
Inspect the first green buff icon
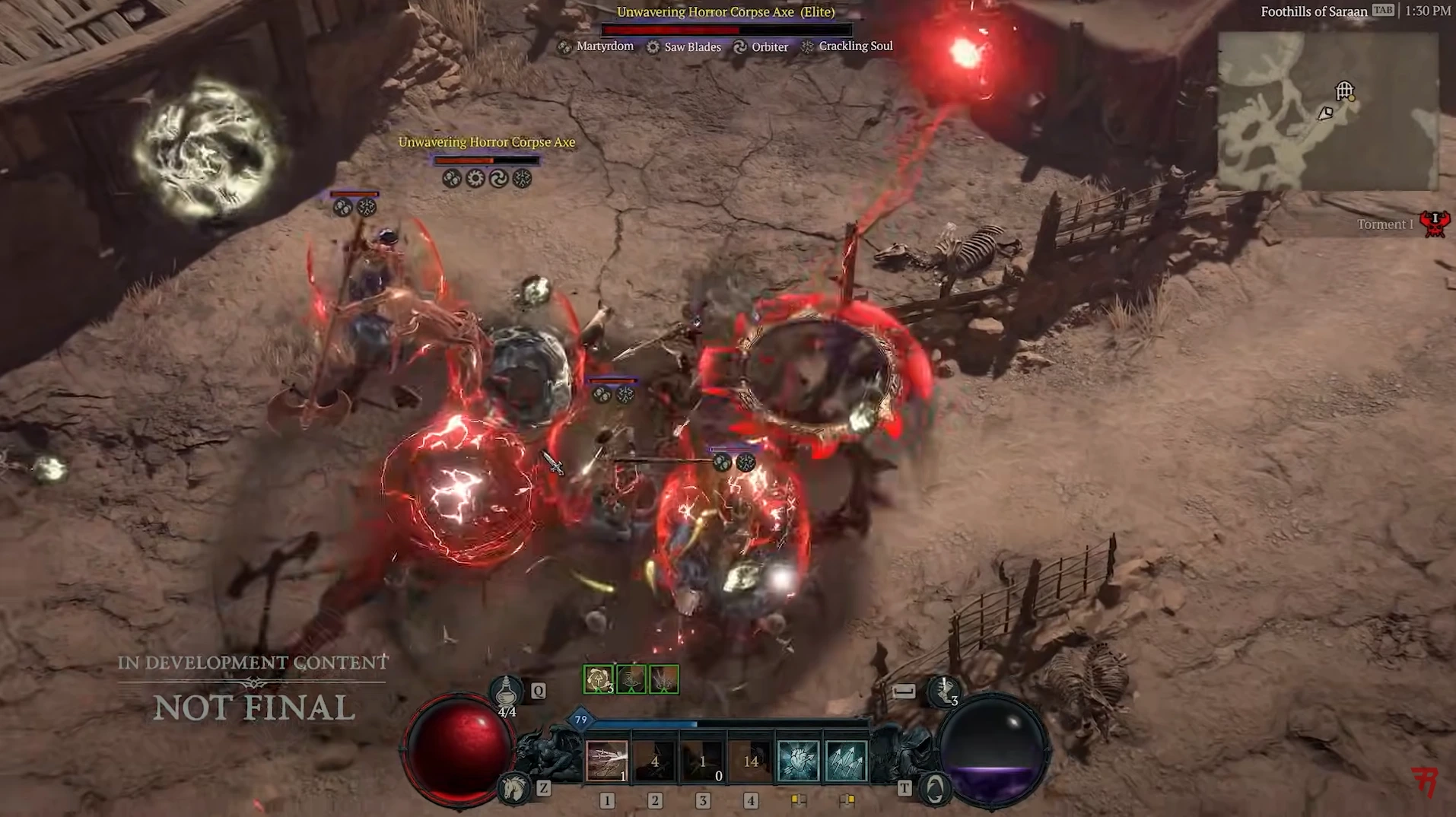pyautogui.click(x=598, y=679)
